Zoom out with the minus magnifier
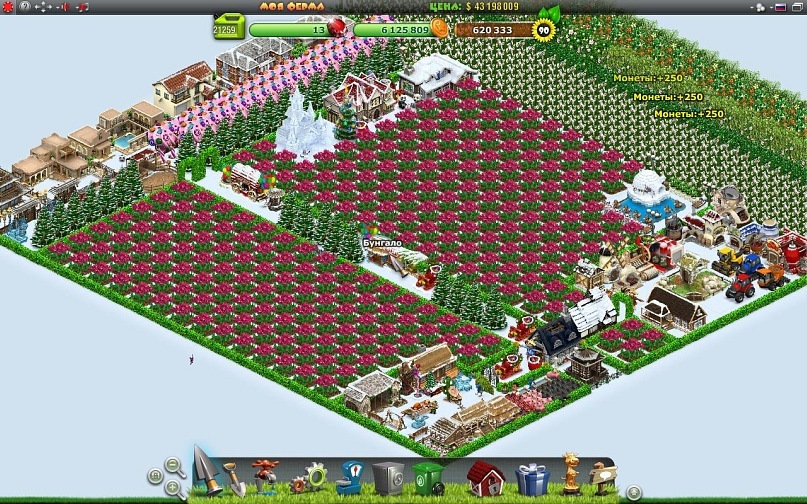The height and width of the screenshot is (504, 807). pos(174,466)
